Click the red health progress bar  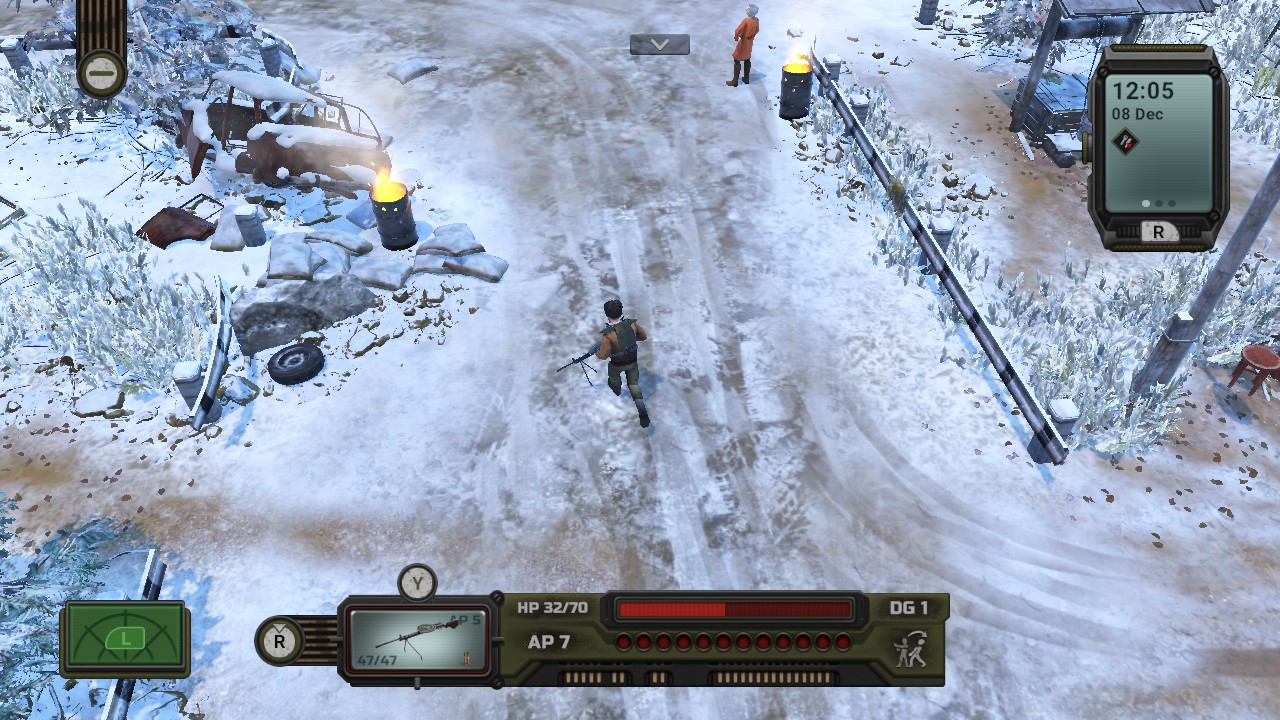coord(735,606)
